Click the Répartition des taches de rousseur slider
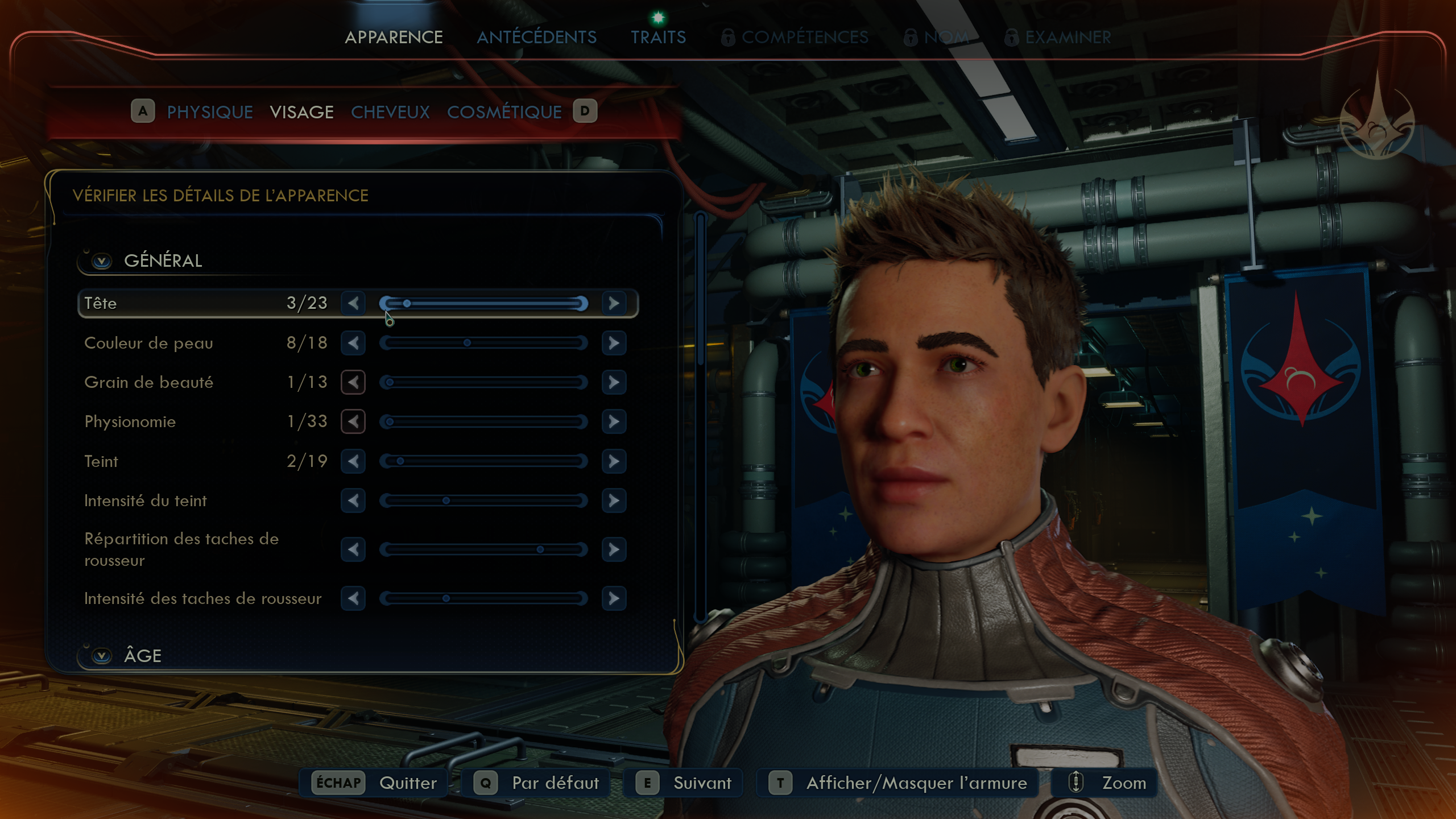This screenshot has height=819, width=1456. pos(483,549)
